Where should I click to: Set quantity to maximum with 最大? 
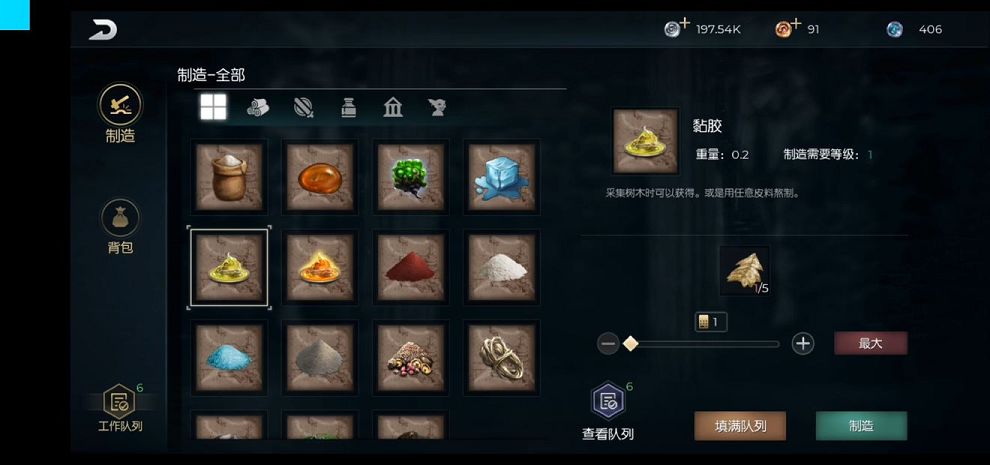(x=870, y=343)
